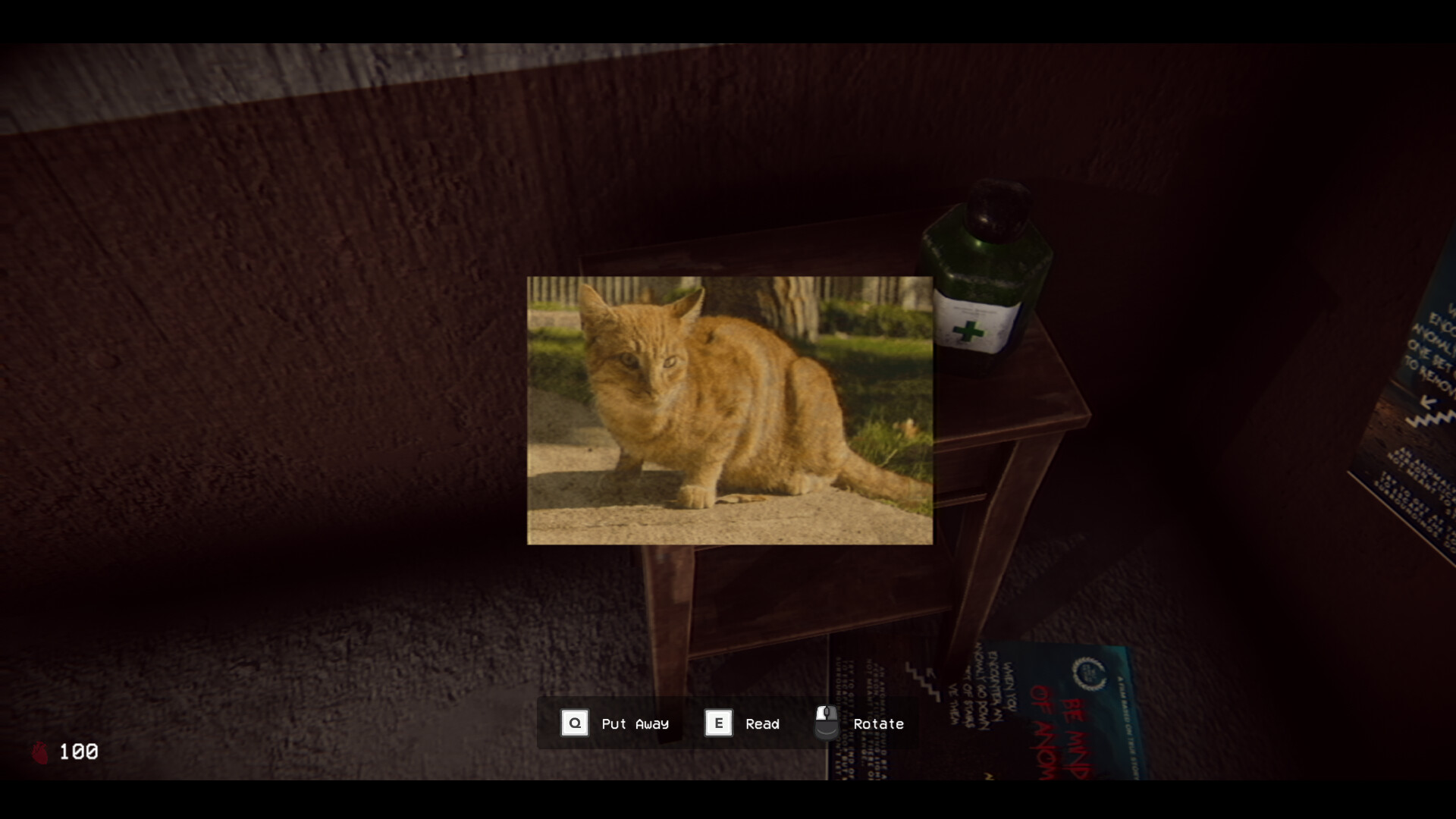Trigger the Rotate control
This screenshot has width=1456, height=819.
point(877,724)
